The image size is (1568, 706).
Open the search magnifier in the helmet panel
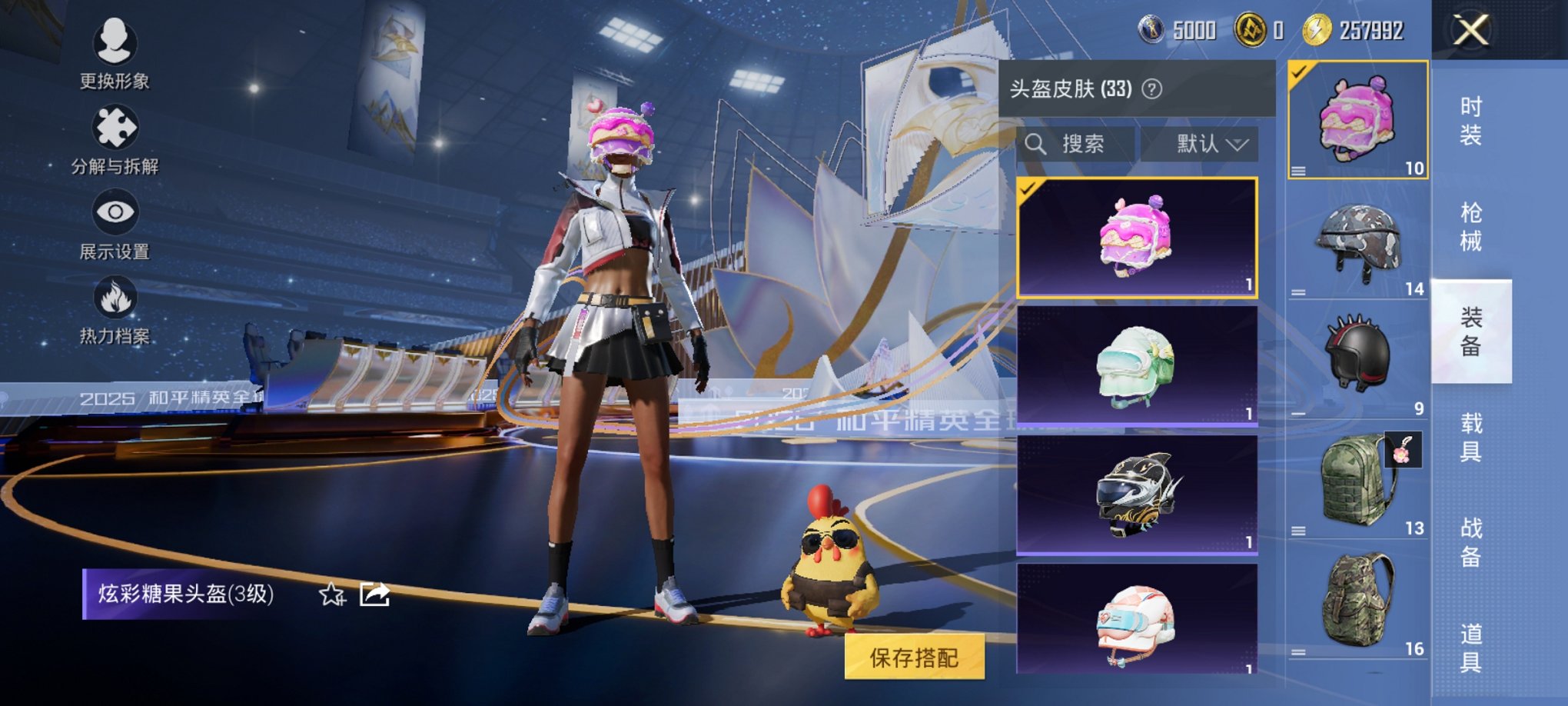pyautogui.click(x=1038, y=145)
